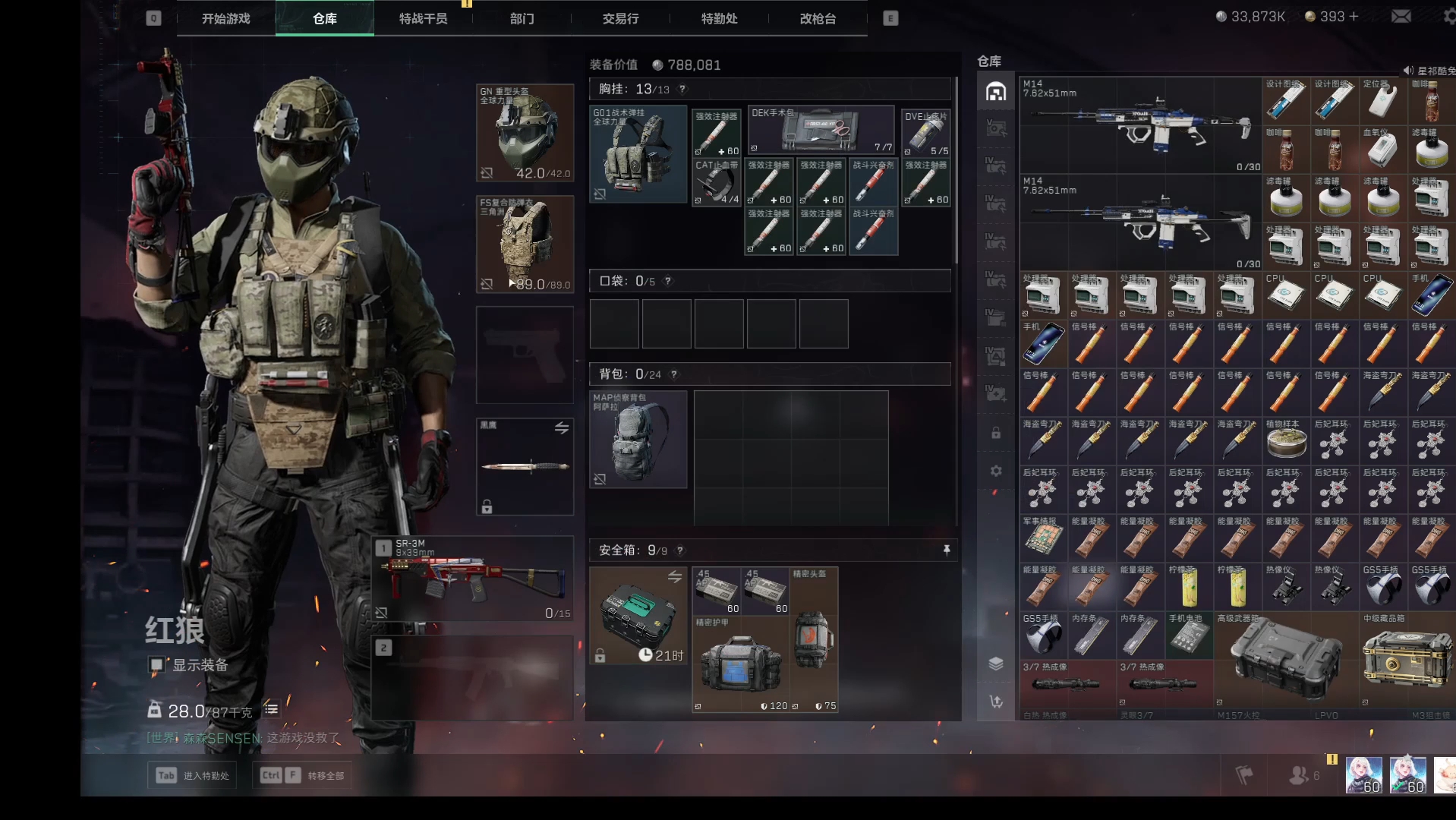Choose the MAP recon backpack slot

coord(638,440)
